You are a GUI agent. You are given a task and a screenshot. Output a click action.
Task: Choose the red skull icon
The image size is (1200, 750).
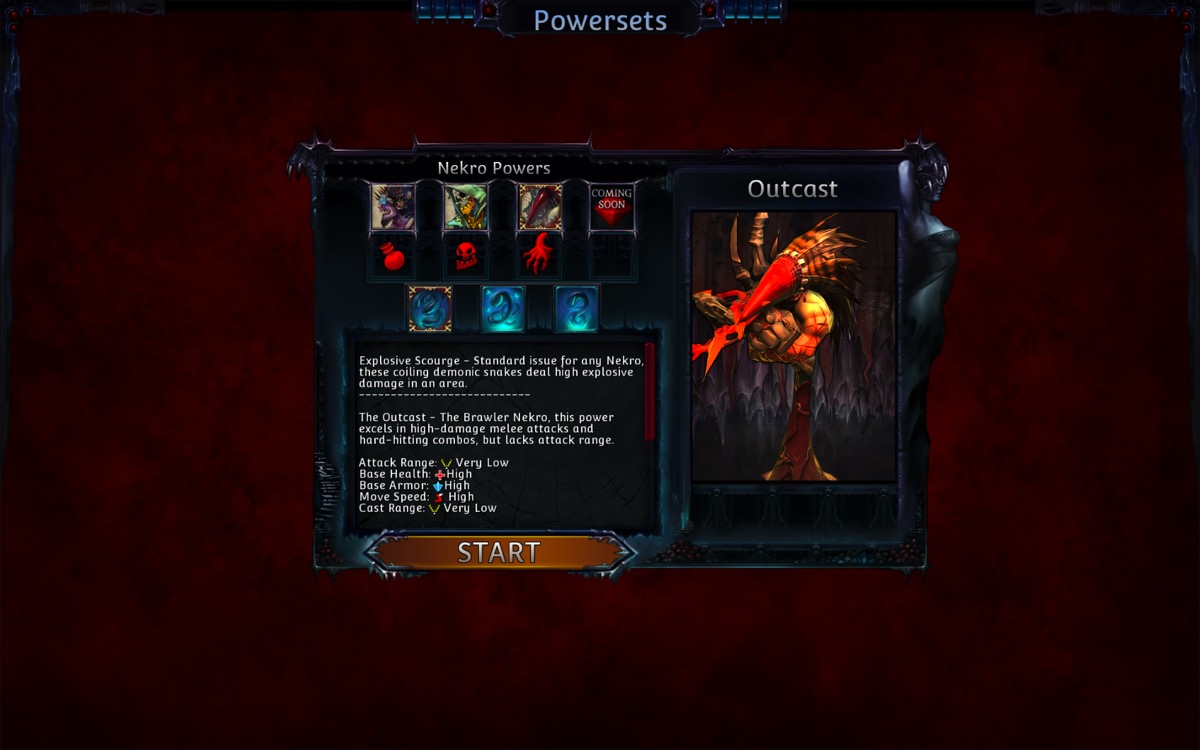click(466, 258)
